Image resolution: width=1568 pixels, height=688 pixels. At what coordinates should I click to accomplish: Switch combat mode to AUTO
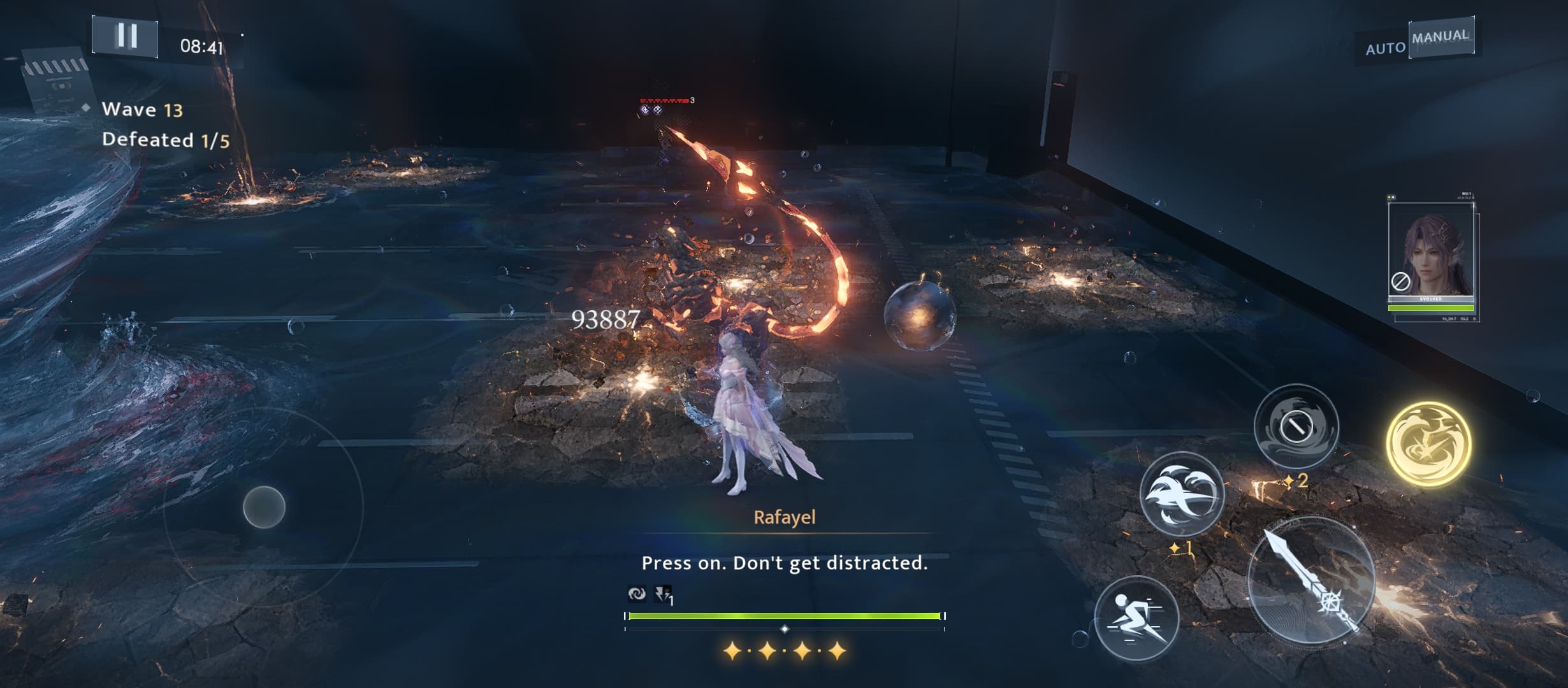click(1384, 48)
